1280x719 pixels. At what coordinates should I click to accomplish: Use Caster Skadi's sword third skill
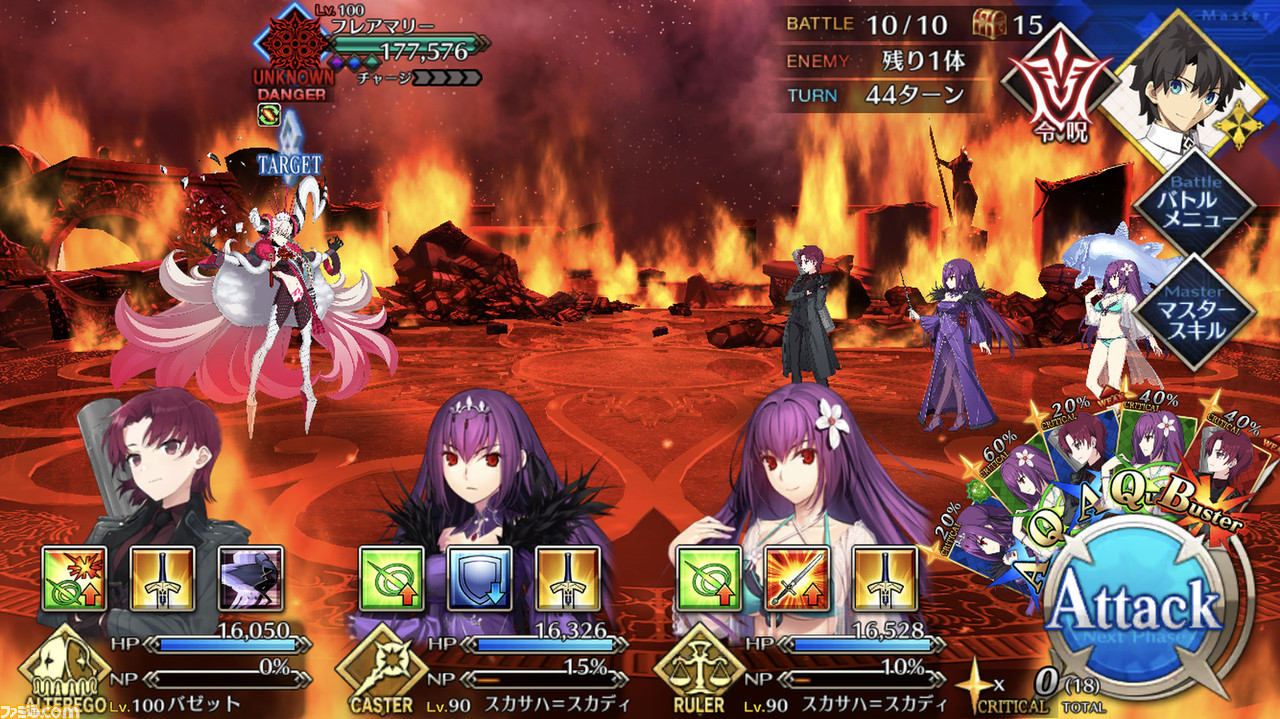coord(567,578)
